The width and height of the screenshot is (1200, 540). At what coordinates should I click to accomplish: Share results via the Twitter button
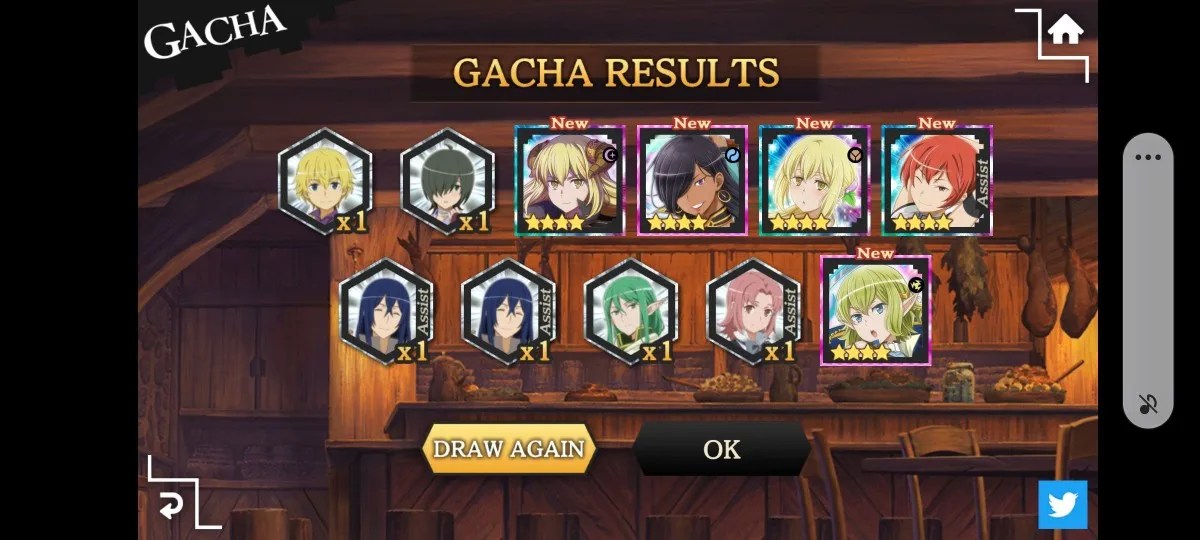coord(1062,504)
